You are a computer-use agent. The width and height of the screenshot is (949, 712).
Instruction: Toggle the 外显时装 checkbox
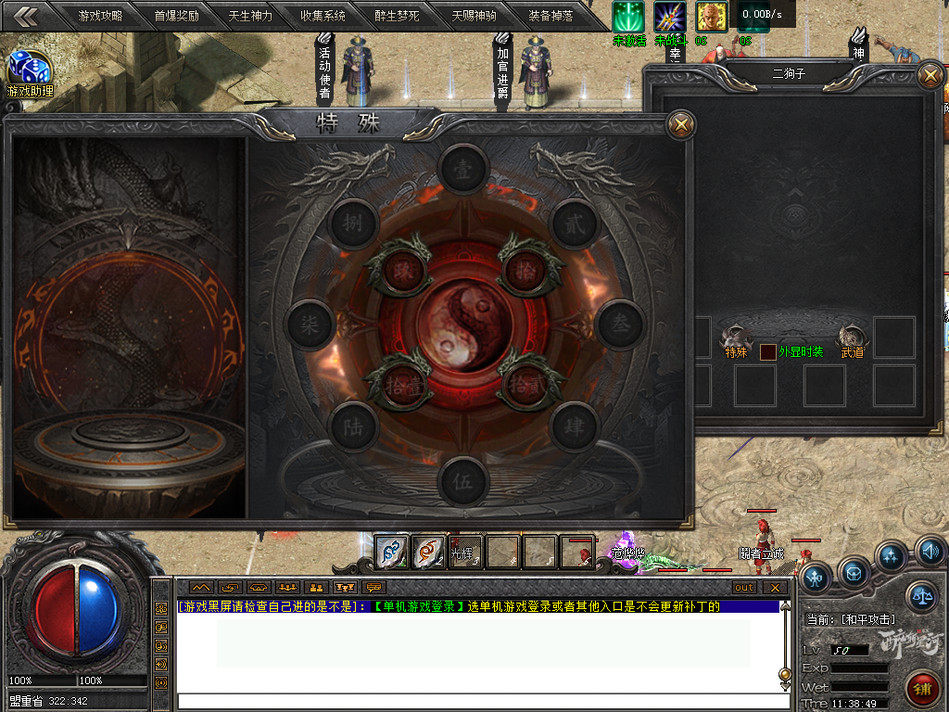(768, 352)
